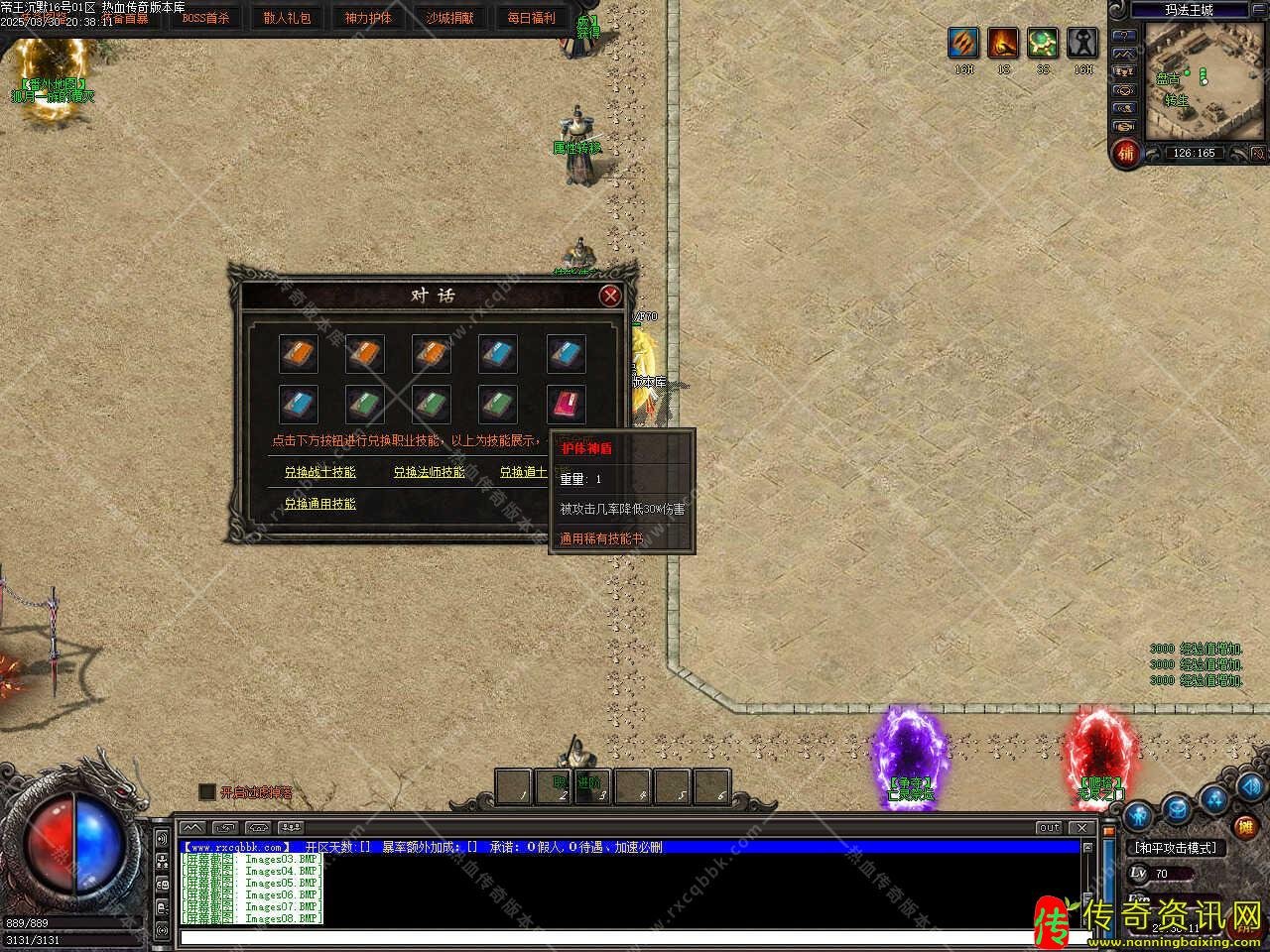
Task: Choose 兑换战士技能 exchange option
Action: 319,472
